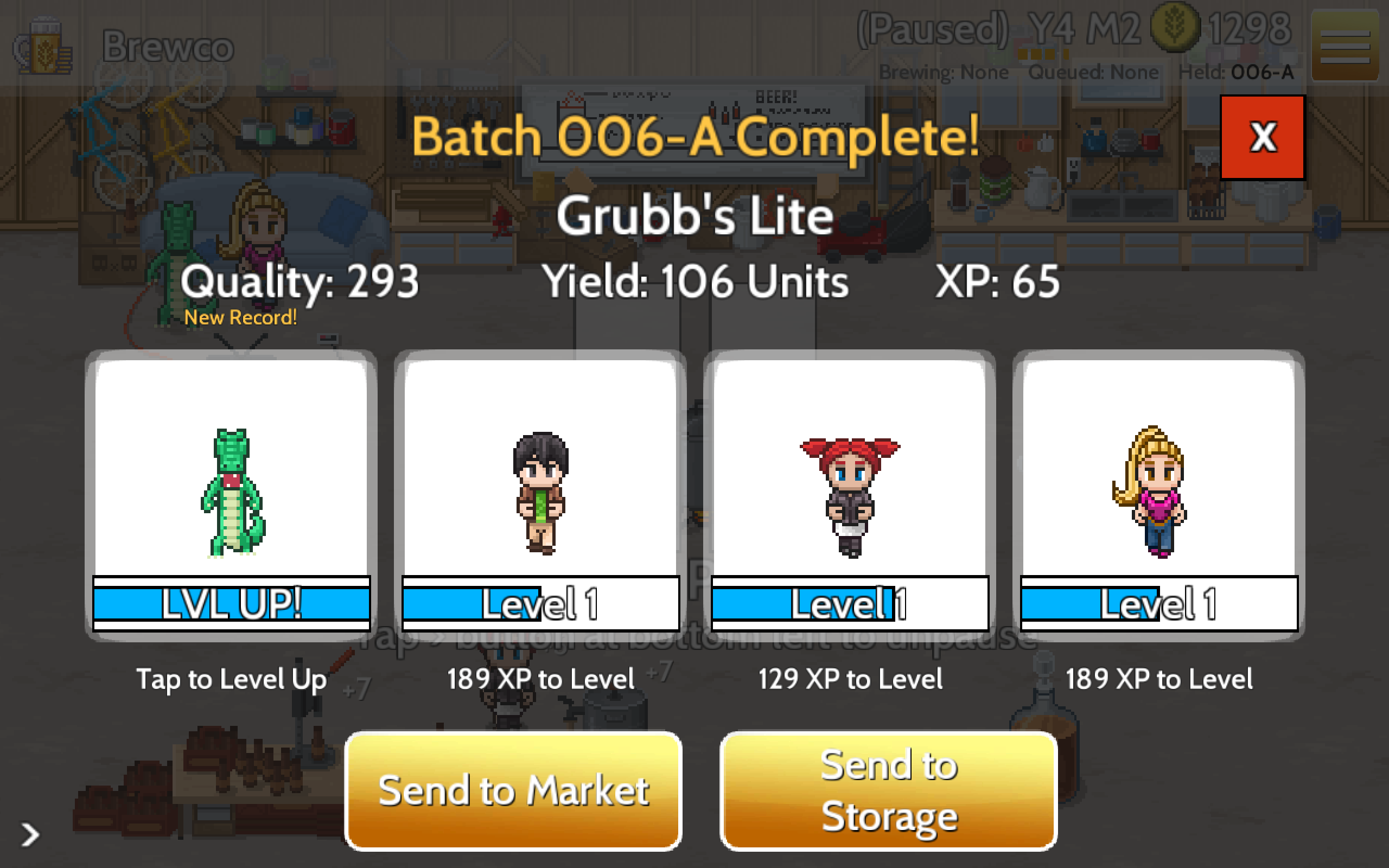This screenshot has height=868, width=1389.
Task: Tap the New Record! label under Quality
Action: (x=240, y=317)
